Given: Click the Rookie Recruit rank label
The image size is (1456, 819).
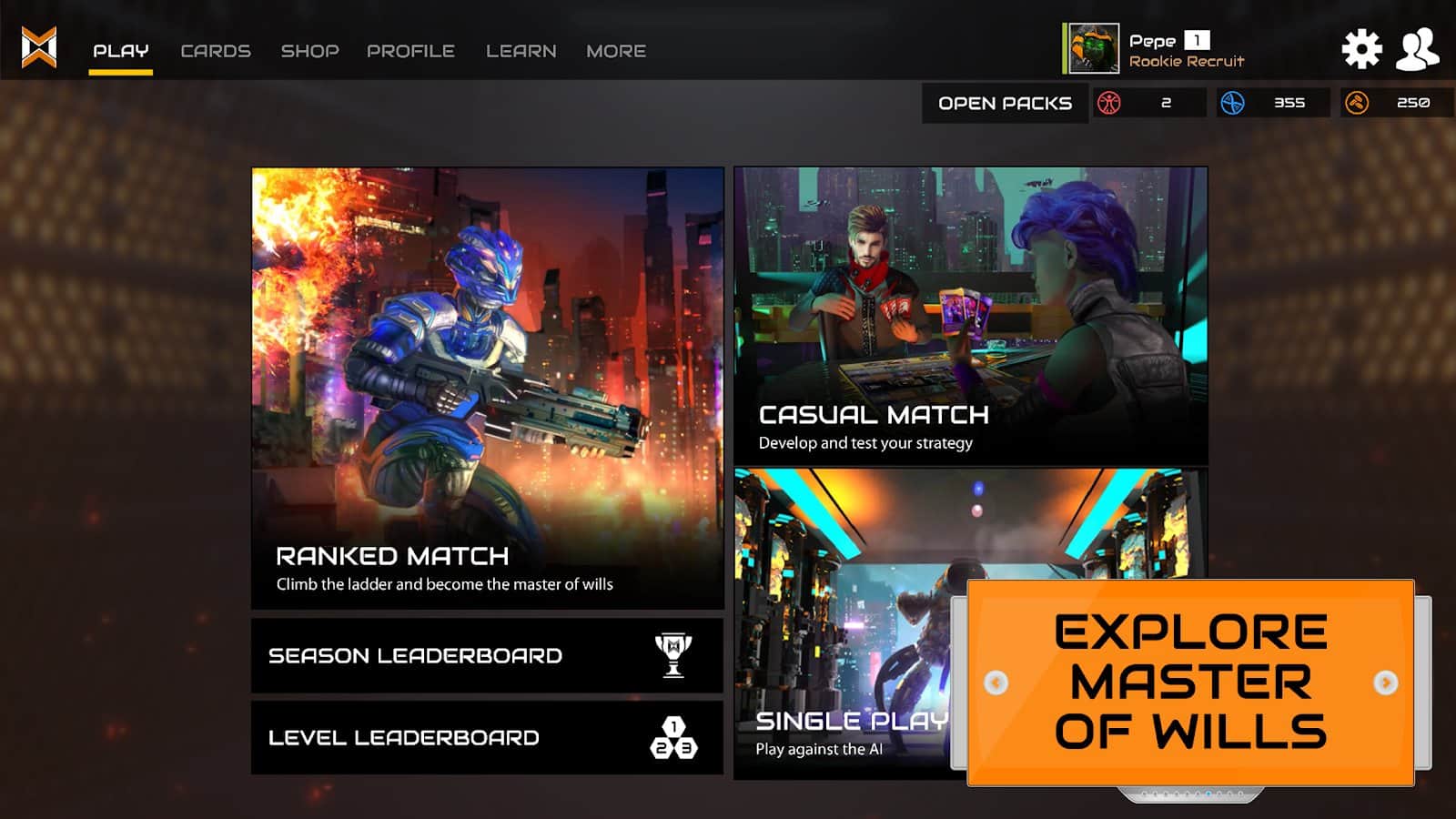Looking at the screenshot, I should [1187, 62].
